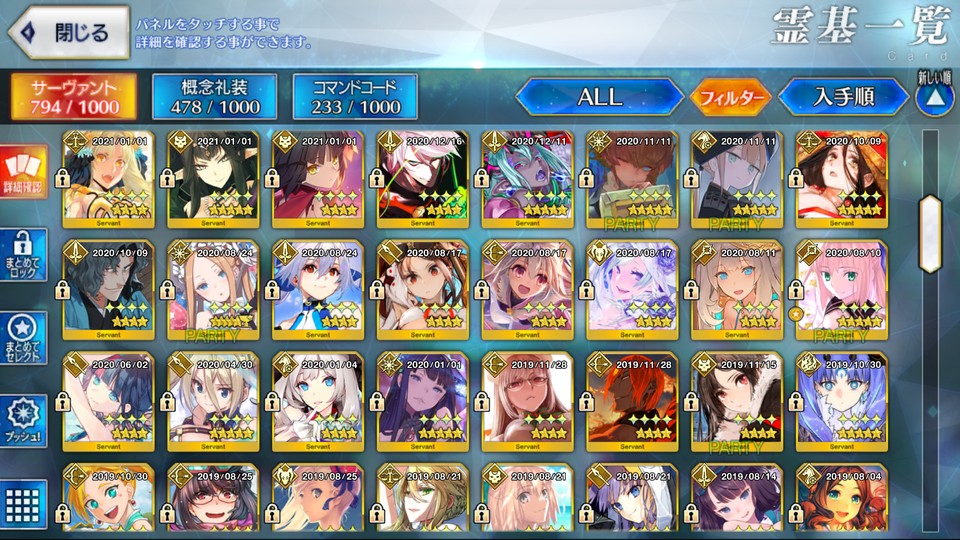Screen dimensions: 960x540
Task: Open the servant card dated 2020/12/11
Action: 528,180
